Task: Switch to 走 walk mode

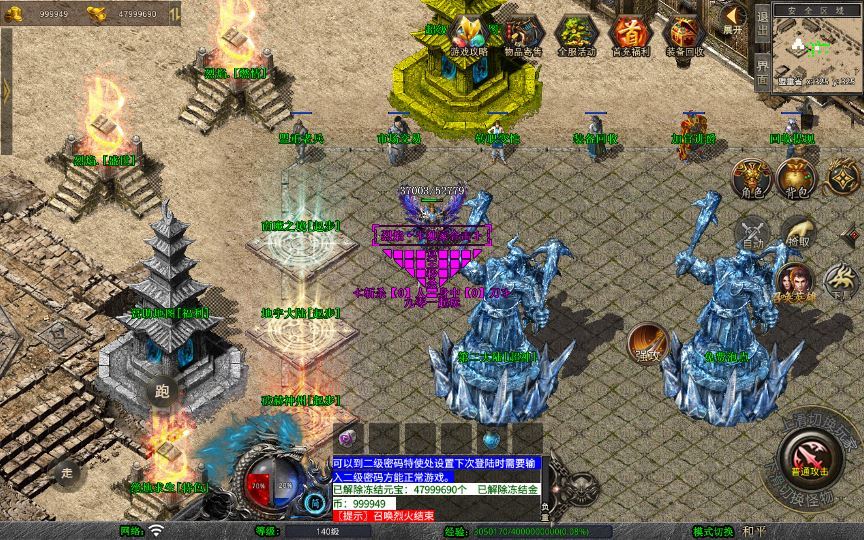Action: [x=67, y=470]
